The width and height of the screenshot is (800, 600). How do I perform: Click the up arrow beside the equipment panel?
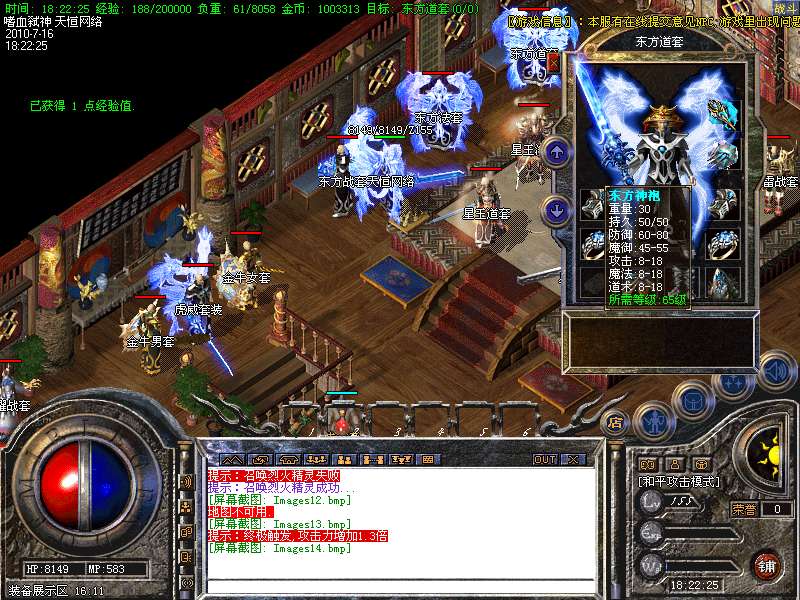(556, 152)
